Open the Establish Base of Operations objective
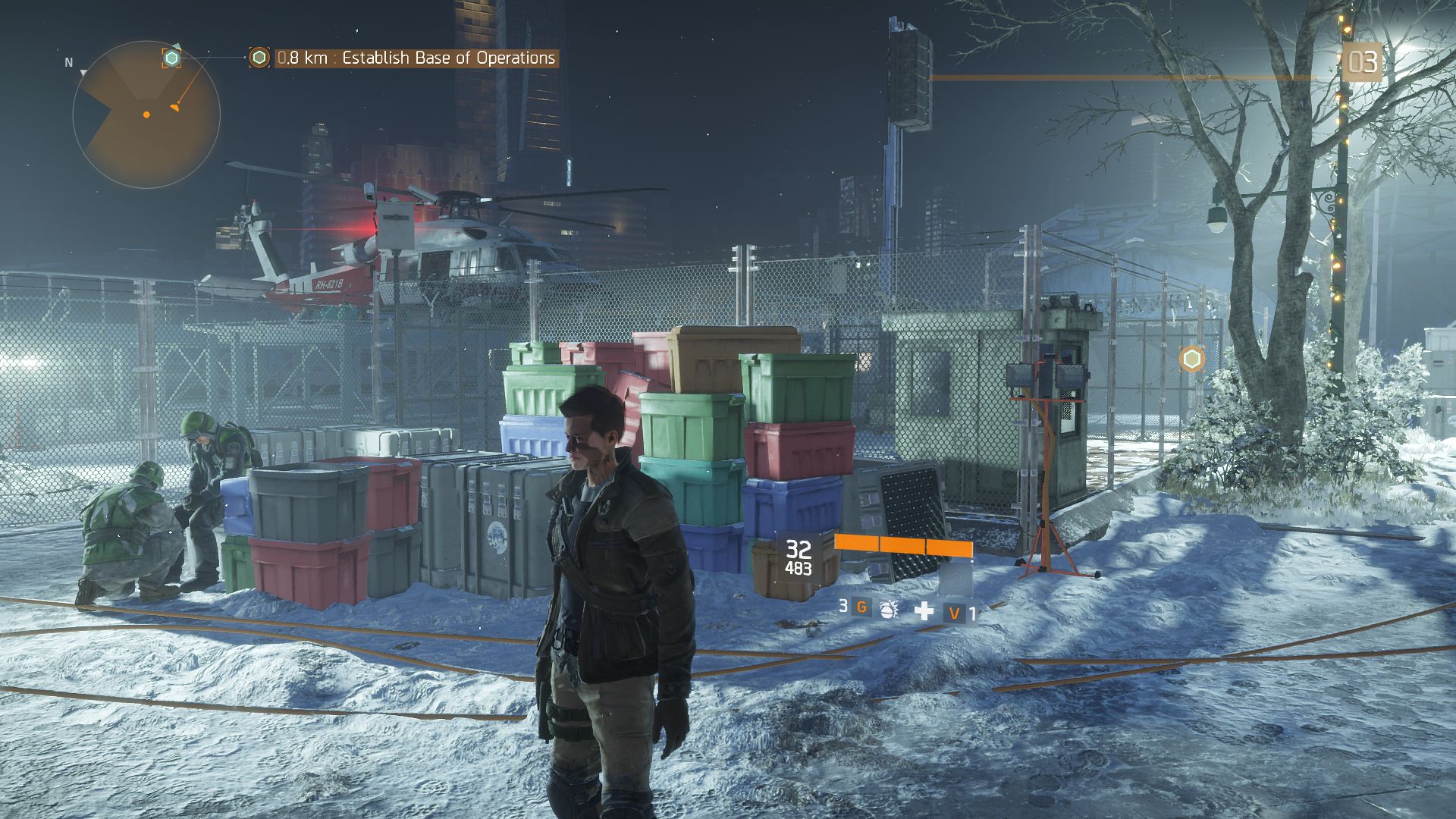Screen dimensions: 1456x819 (416, 58)
